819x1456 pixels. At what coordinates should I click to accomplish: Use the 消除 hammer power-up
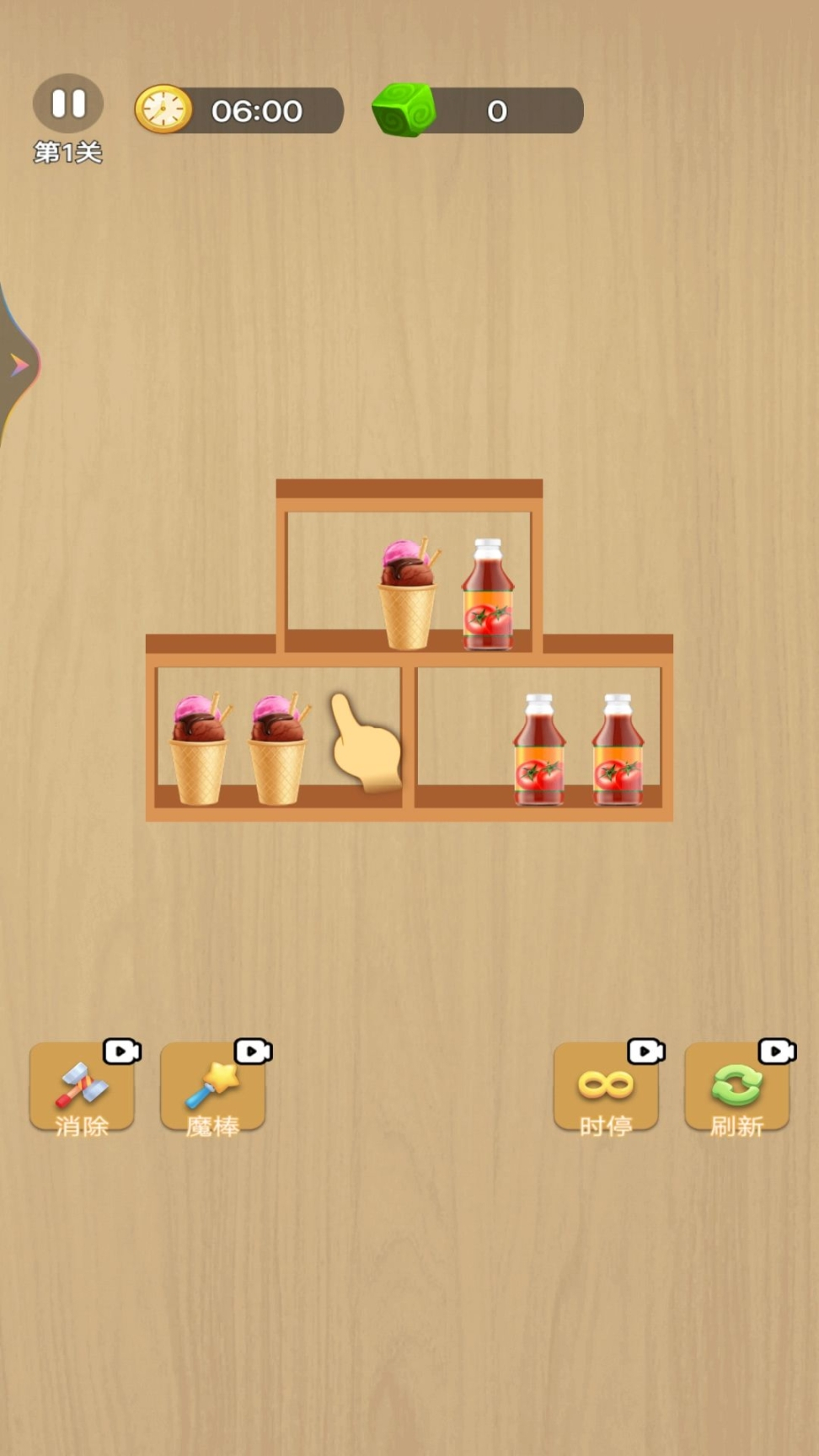tap(82, 1088)
